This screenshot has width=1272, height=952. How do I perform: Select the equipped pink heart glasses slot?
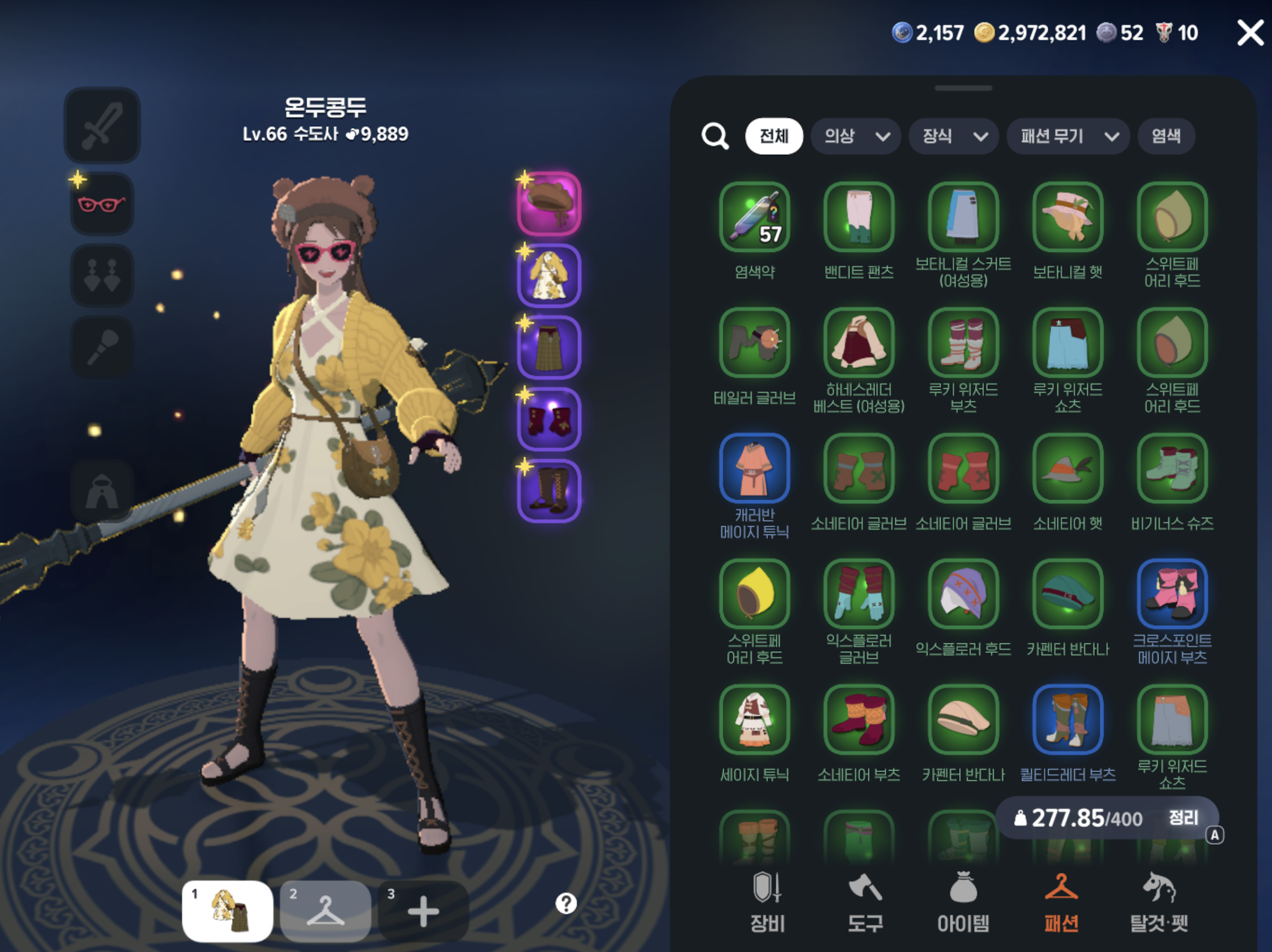(x=102, y=204)
